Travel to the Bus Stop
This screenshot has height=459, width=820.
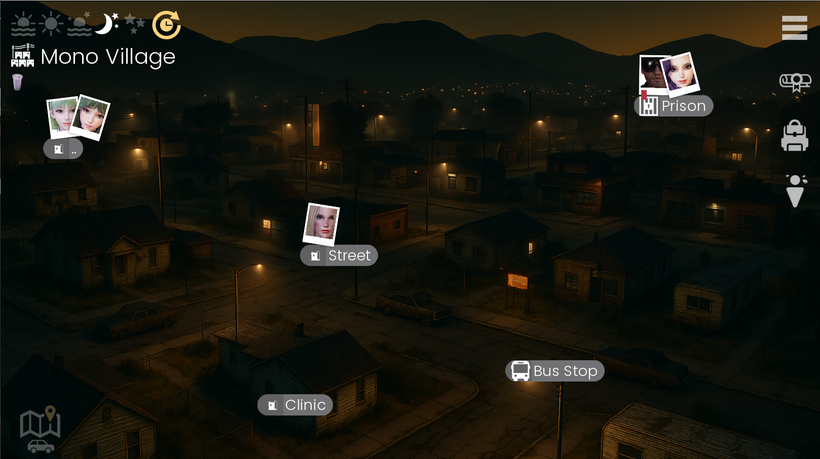pos(555,371)
